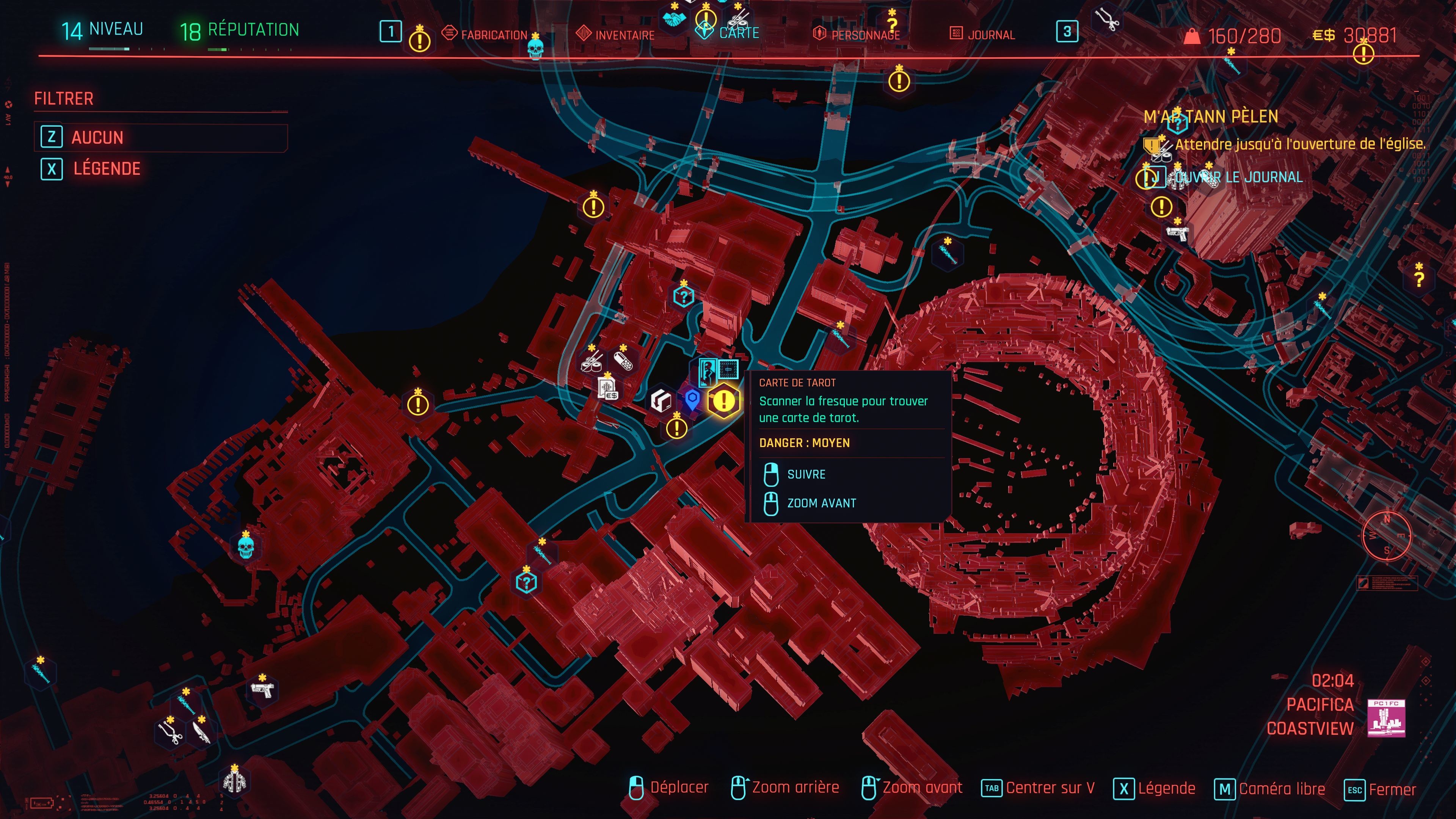This screenshot has height=819, width=1456.
Task: Select the Carte tab
Action: coord(738,33)
